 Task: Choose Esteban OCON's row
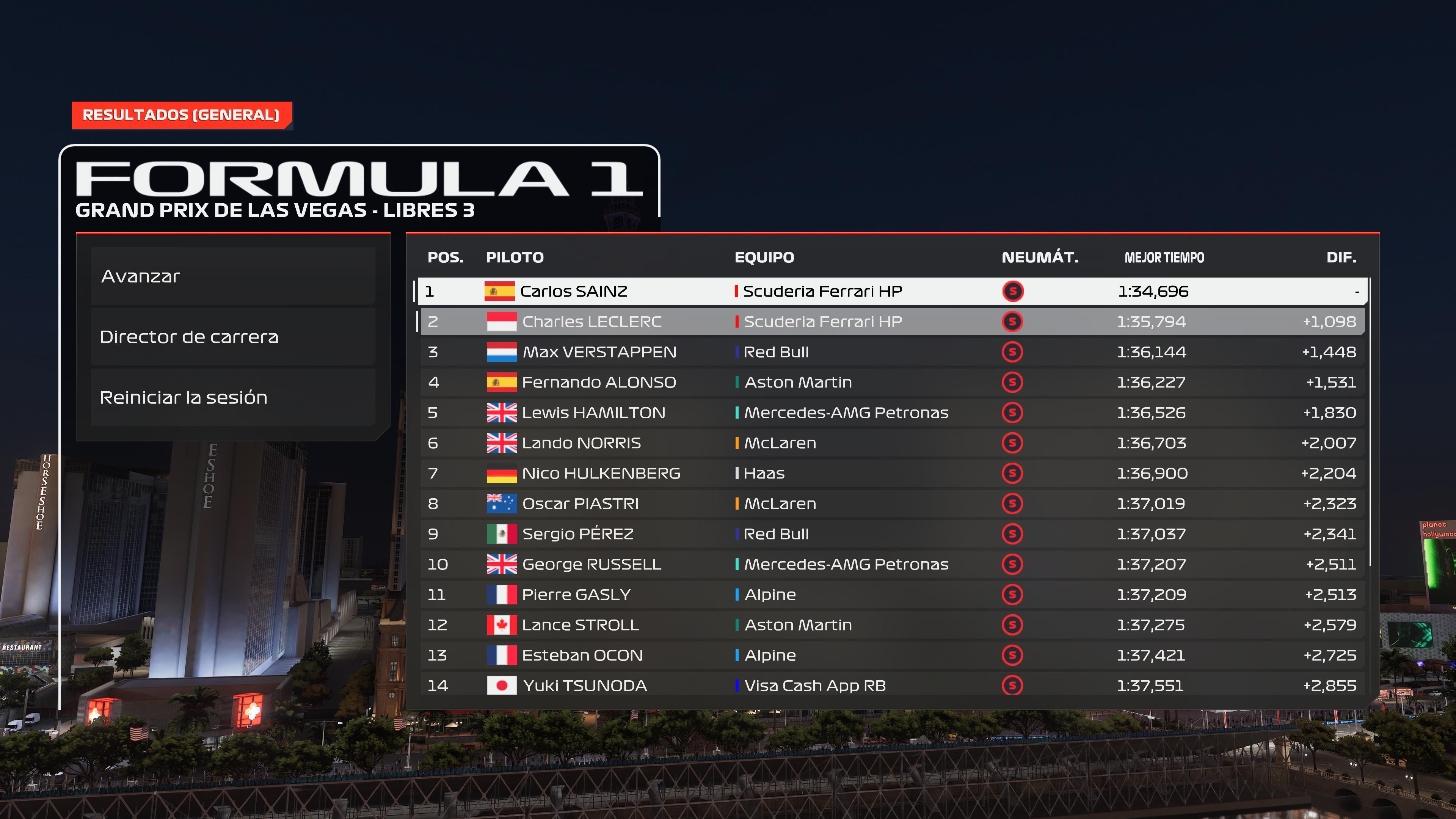(892, 655)
